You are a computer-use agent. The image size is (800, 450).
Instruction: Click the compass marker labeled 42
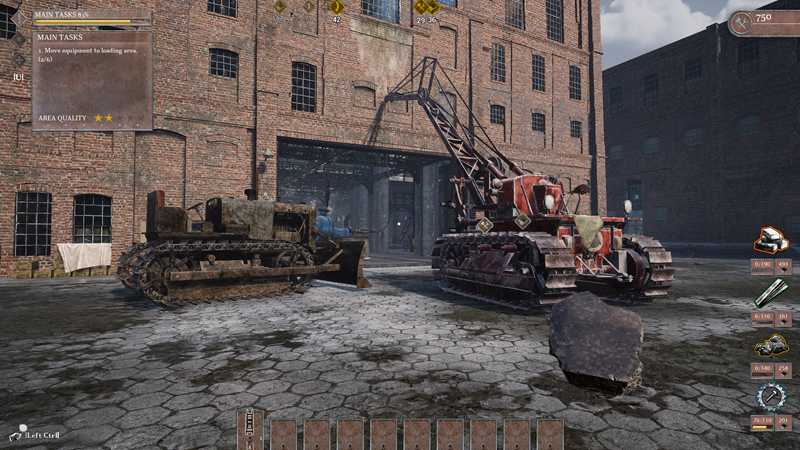(336, 8)
